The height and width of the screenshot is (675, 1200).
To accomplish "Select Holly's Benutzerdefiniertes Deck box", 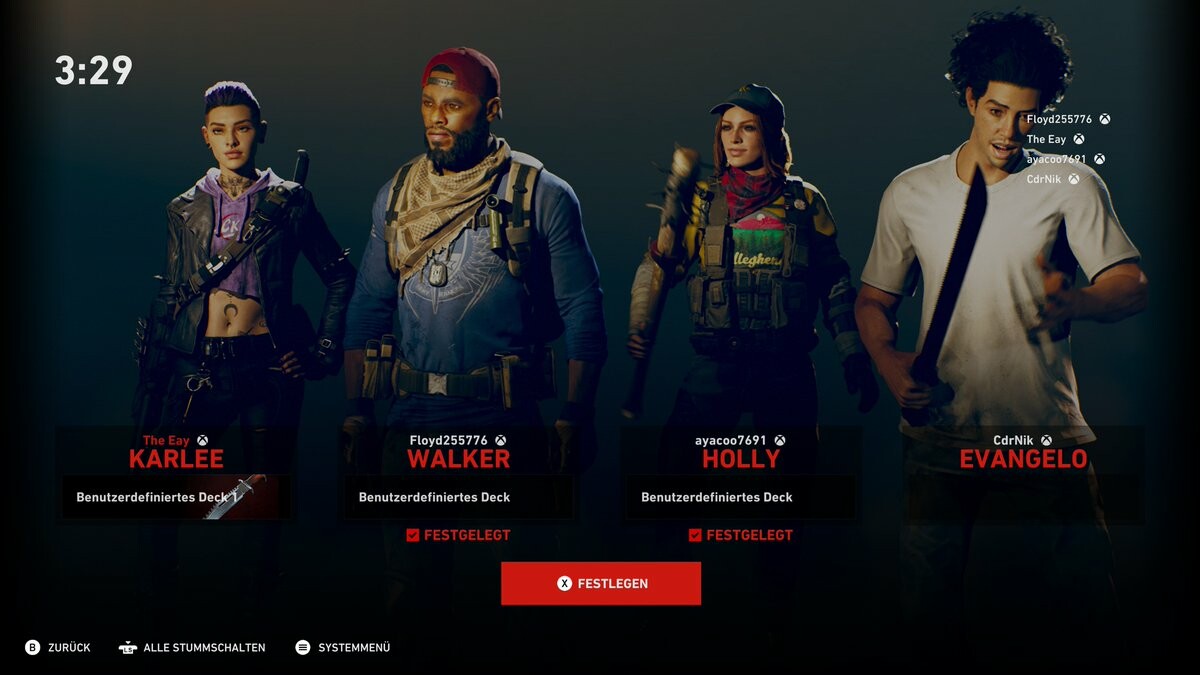I will 740,497.
